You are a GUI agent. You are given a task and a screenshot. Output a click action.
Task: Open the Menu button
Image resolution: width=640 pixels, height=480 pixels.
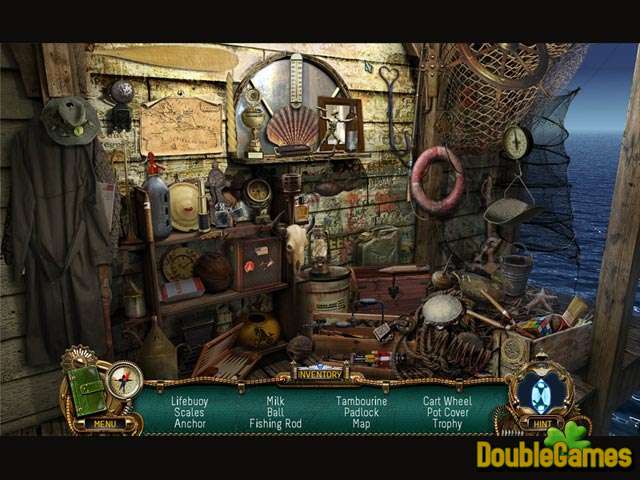click(102, 423)
